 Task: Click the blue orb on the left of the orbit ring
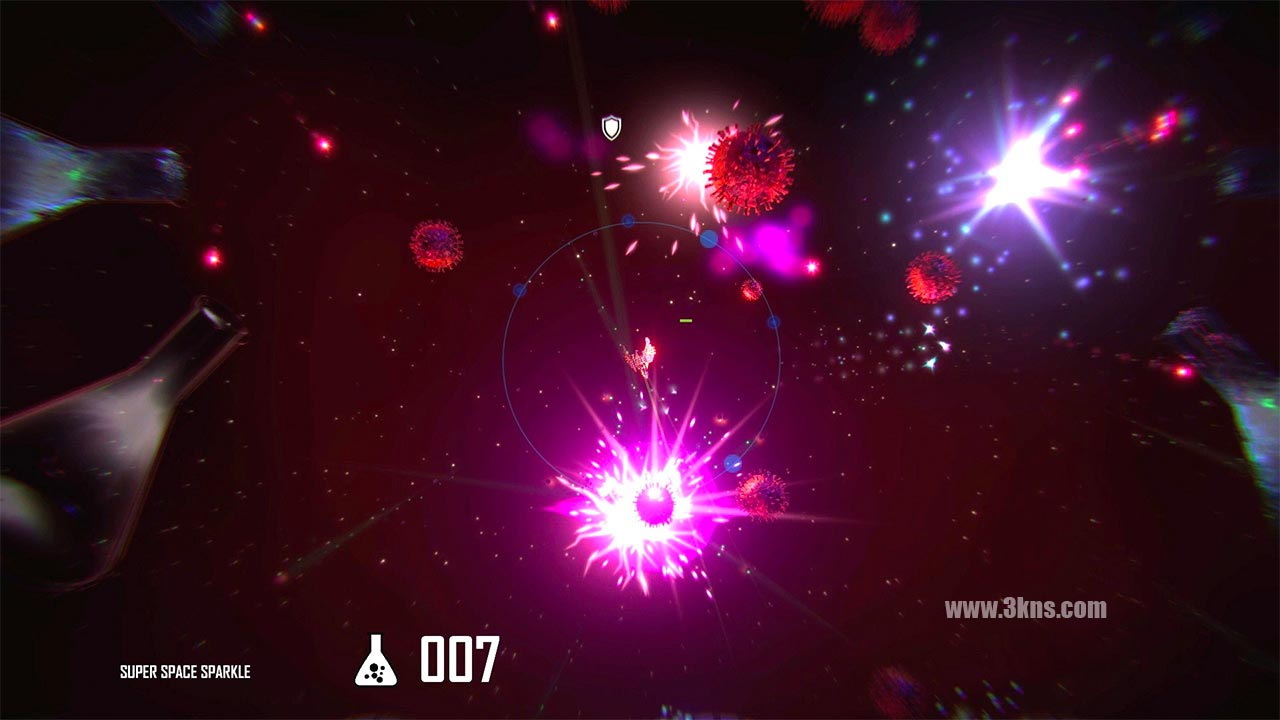(519, 292)
